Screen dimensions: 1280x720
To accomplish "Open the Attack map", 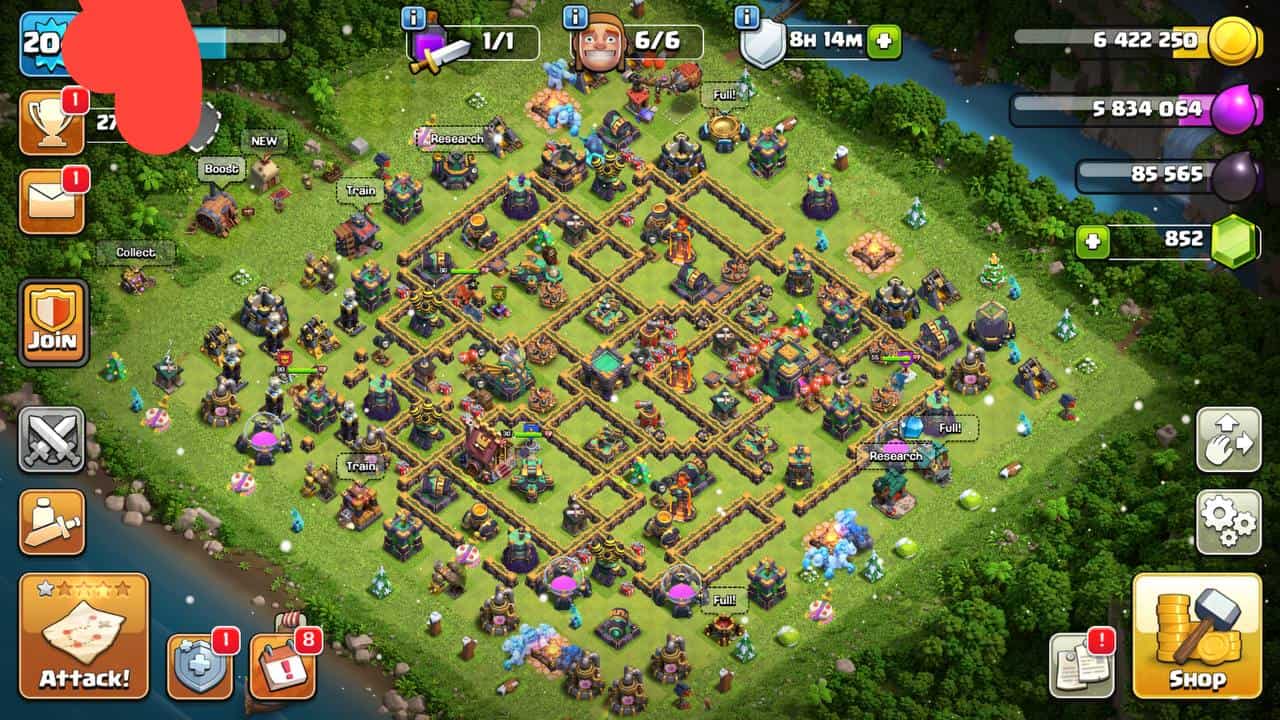I will coord(84,635).
